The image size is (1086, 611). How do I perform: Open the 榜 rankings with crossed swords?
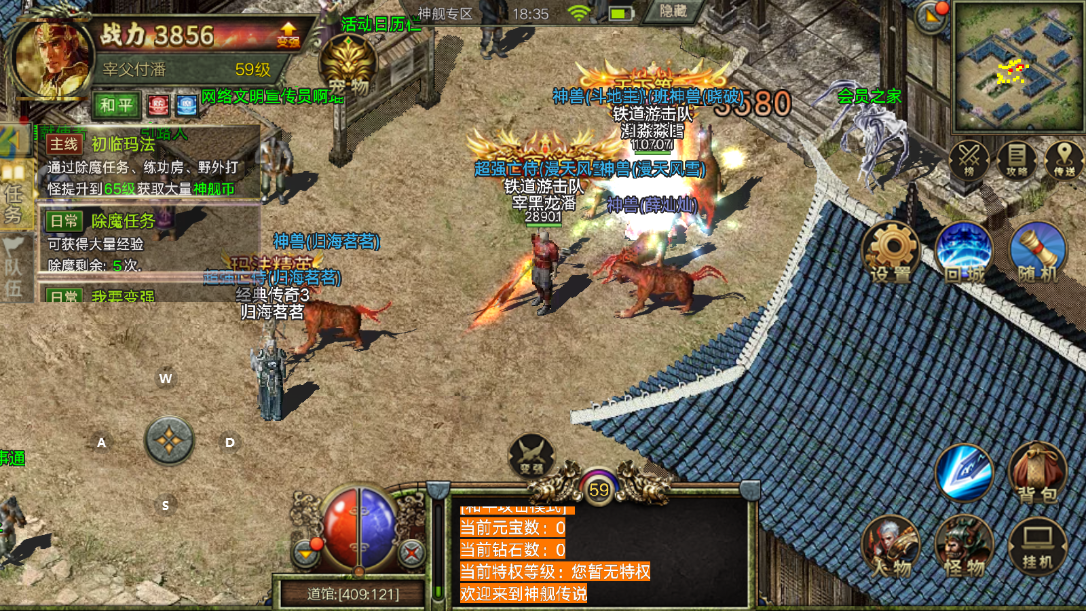968,160
